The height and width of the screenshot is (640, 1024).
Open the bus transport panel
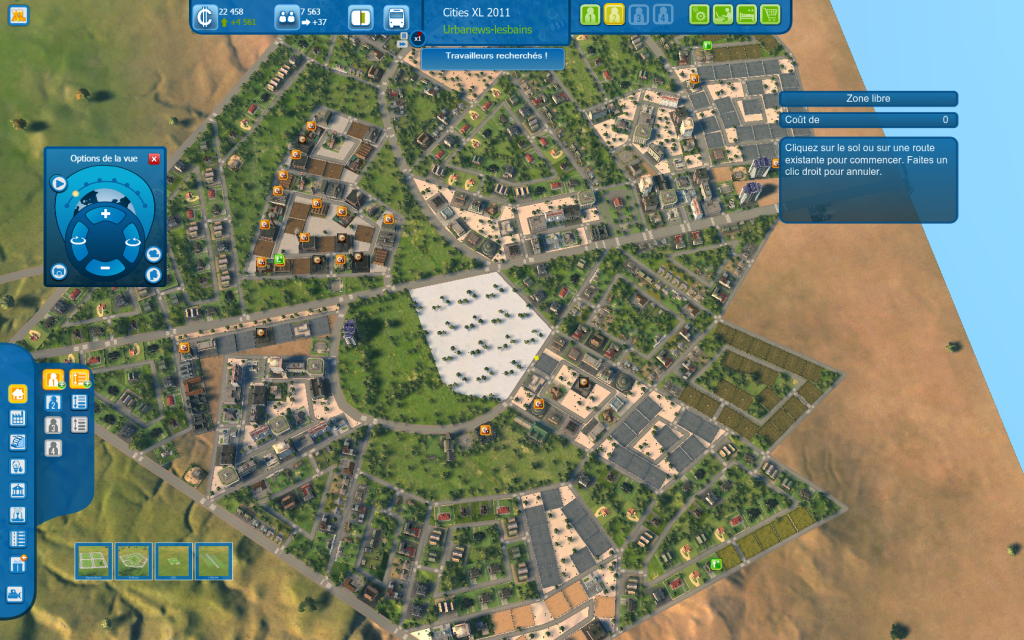tap(396, 17)
